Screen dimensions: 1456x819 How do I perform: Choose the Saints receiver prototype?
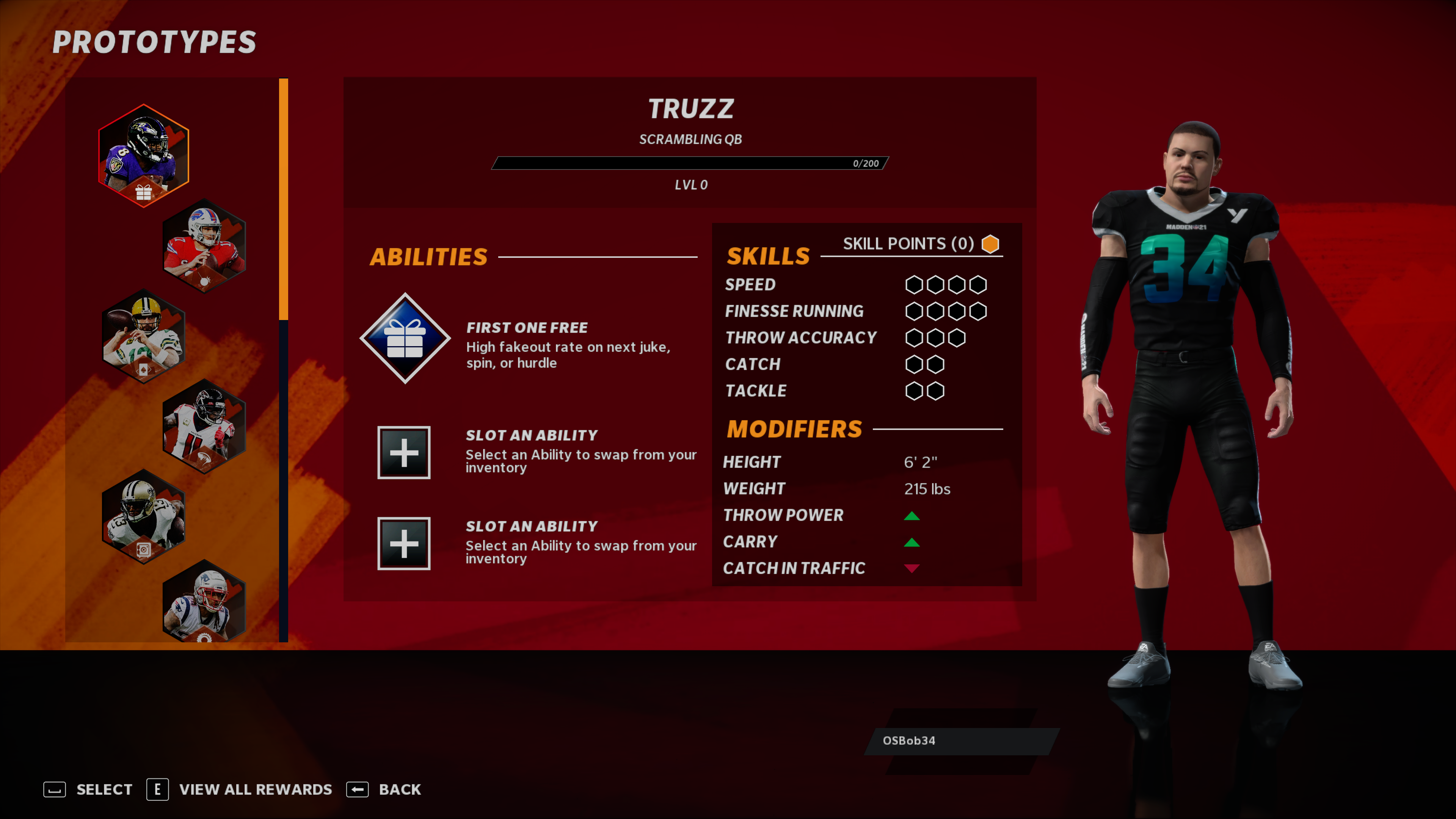144,516
